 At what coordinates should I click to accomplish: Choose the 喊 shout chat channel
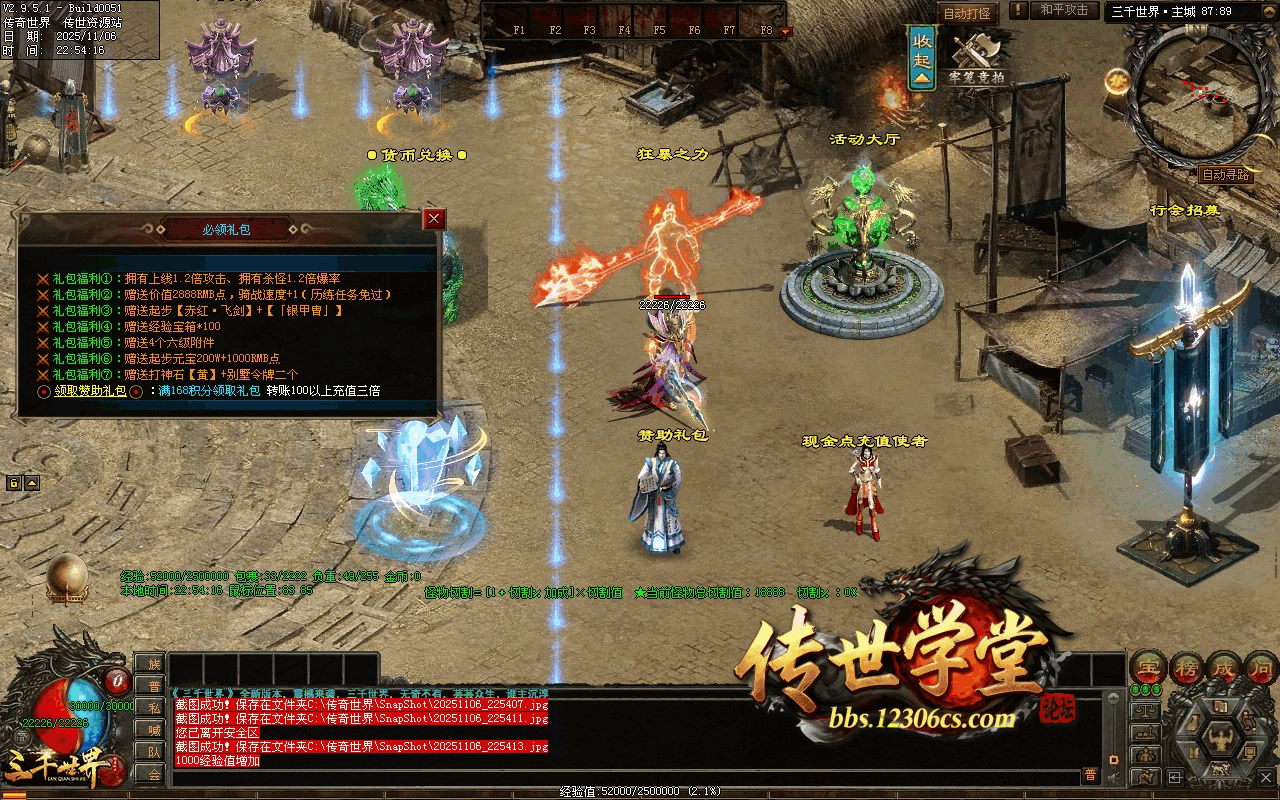point(153,730)
